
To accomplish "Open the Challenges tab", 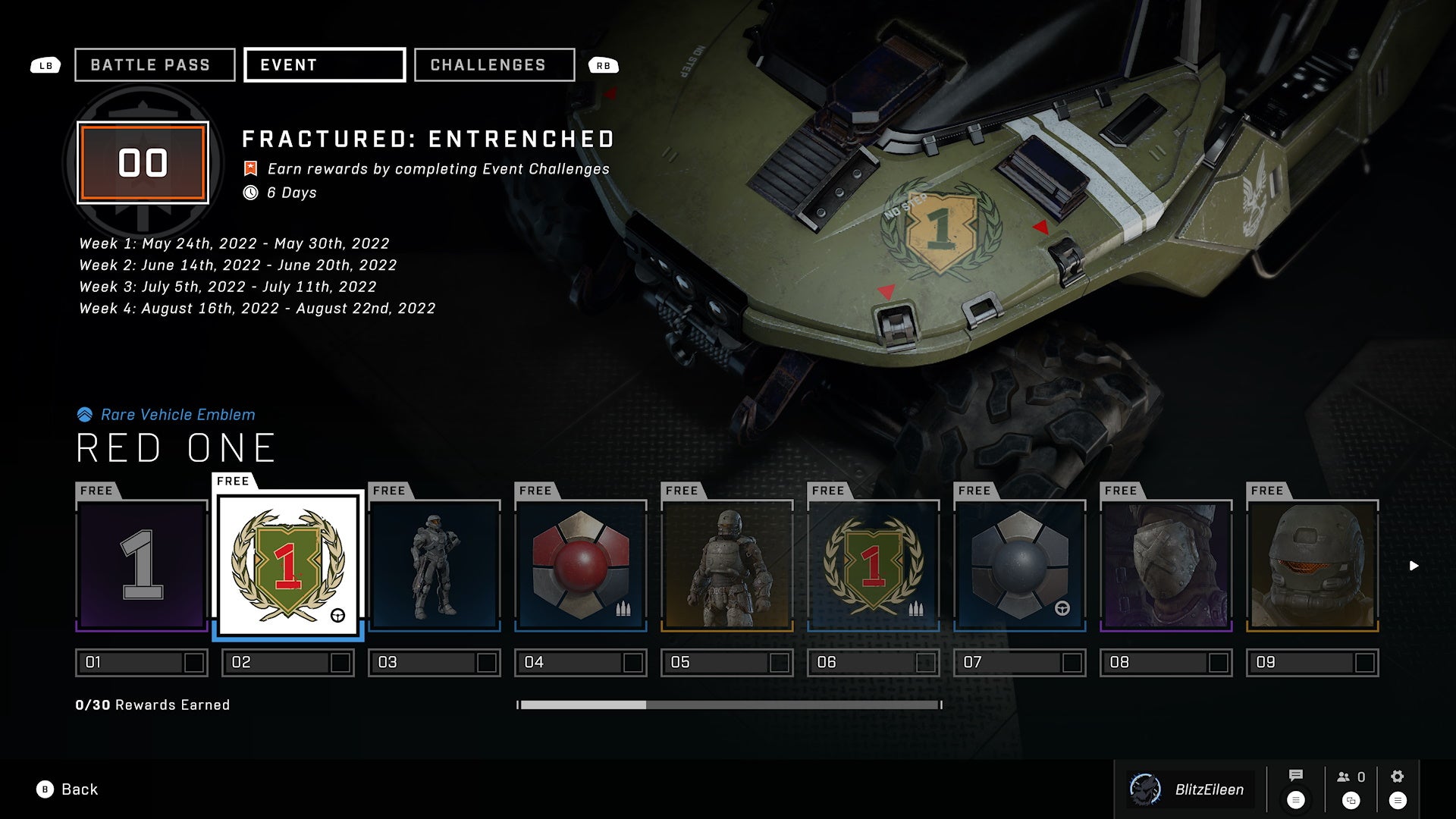I will coord(494,65).
